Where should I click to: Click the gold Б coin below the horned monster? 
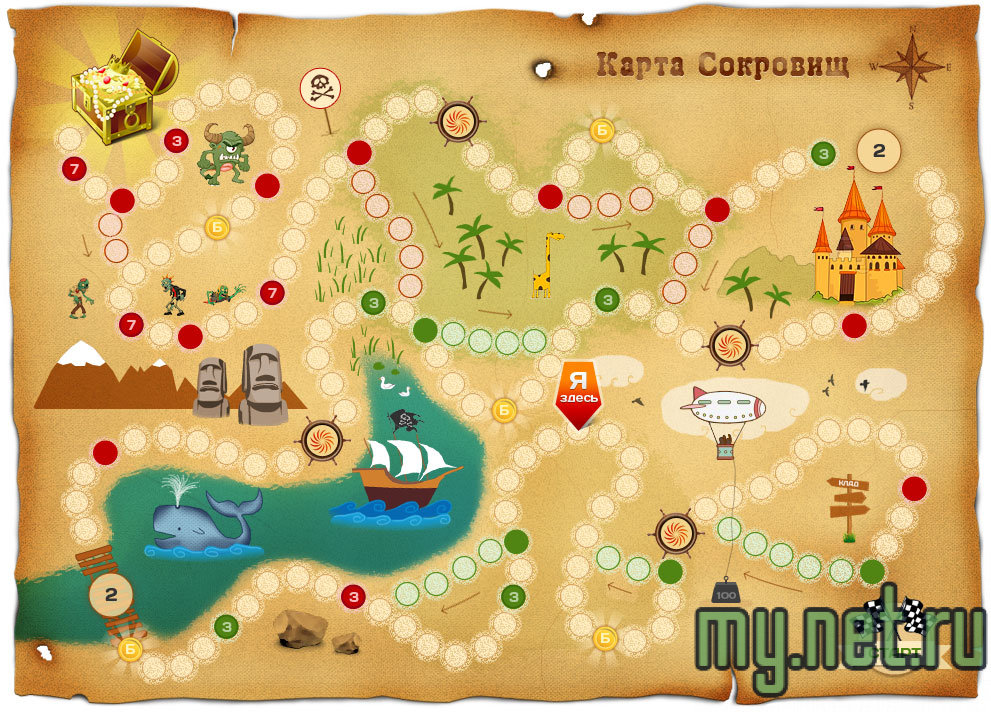coord(217,227)
